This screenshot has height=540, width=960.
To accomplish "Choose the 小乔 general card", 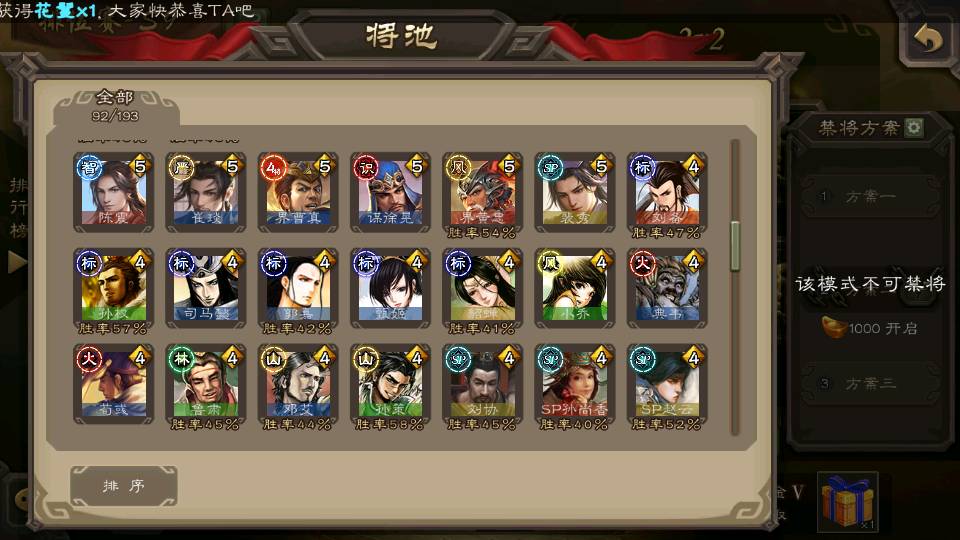I will click(x=573, y=287).
